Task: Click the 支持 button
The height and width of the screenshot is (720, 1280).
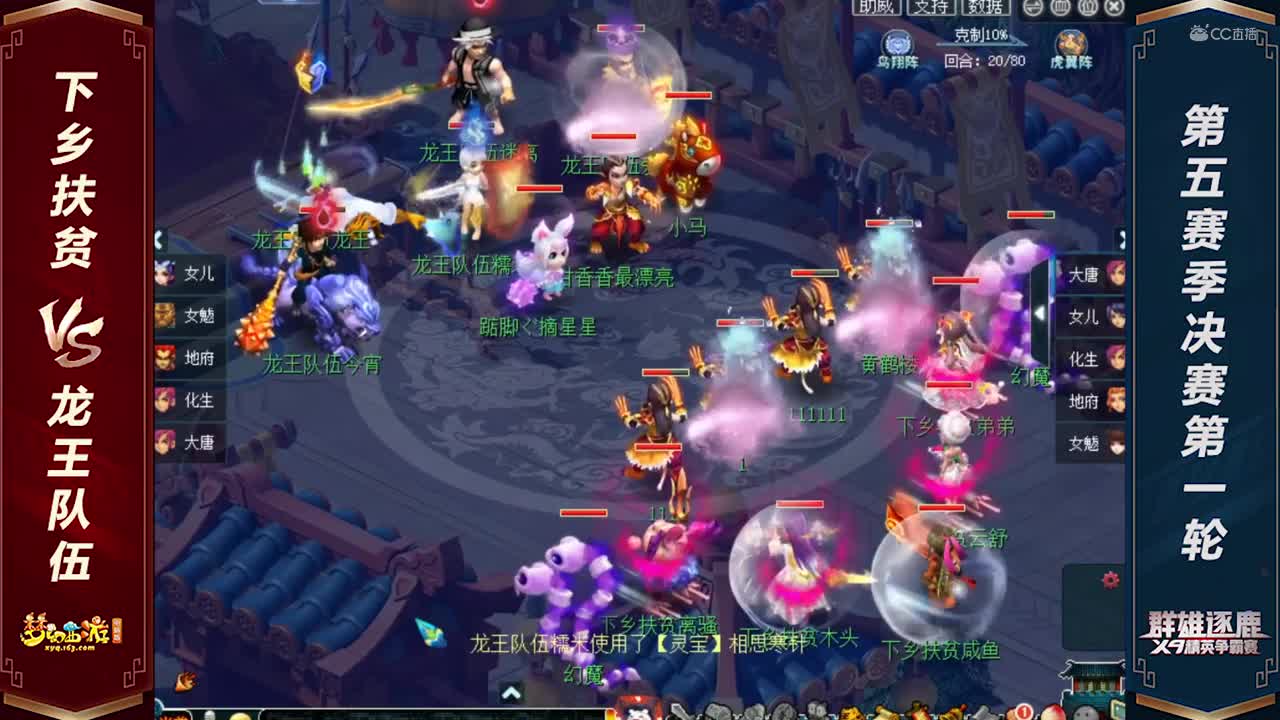Action: (929, 8)
